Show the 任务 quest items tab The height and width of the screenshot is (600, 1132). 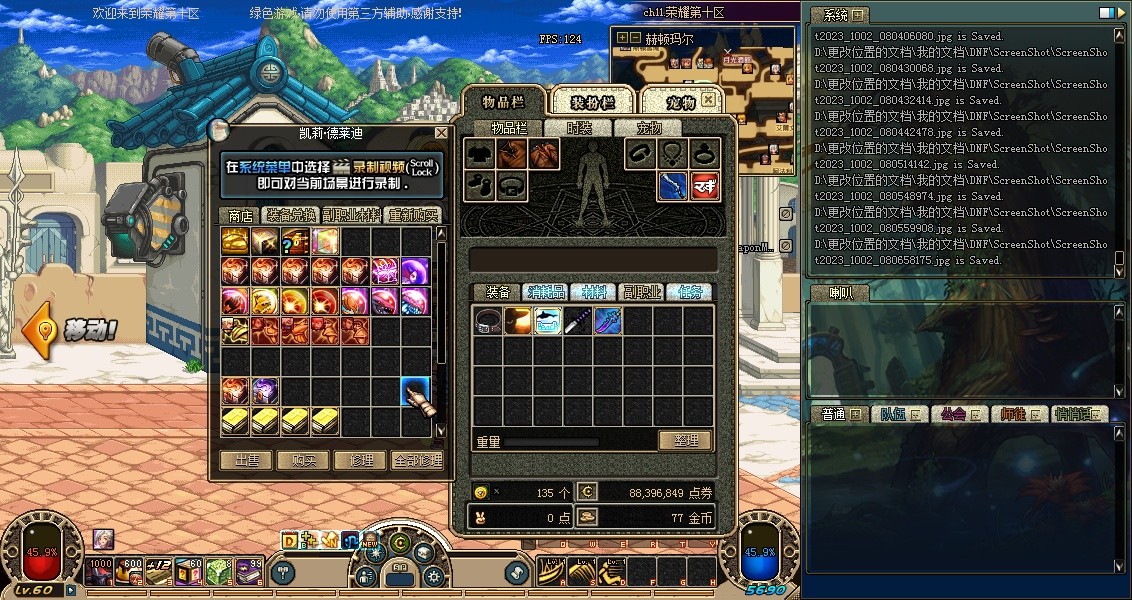pyautogui.click(x=690, y=292)
